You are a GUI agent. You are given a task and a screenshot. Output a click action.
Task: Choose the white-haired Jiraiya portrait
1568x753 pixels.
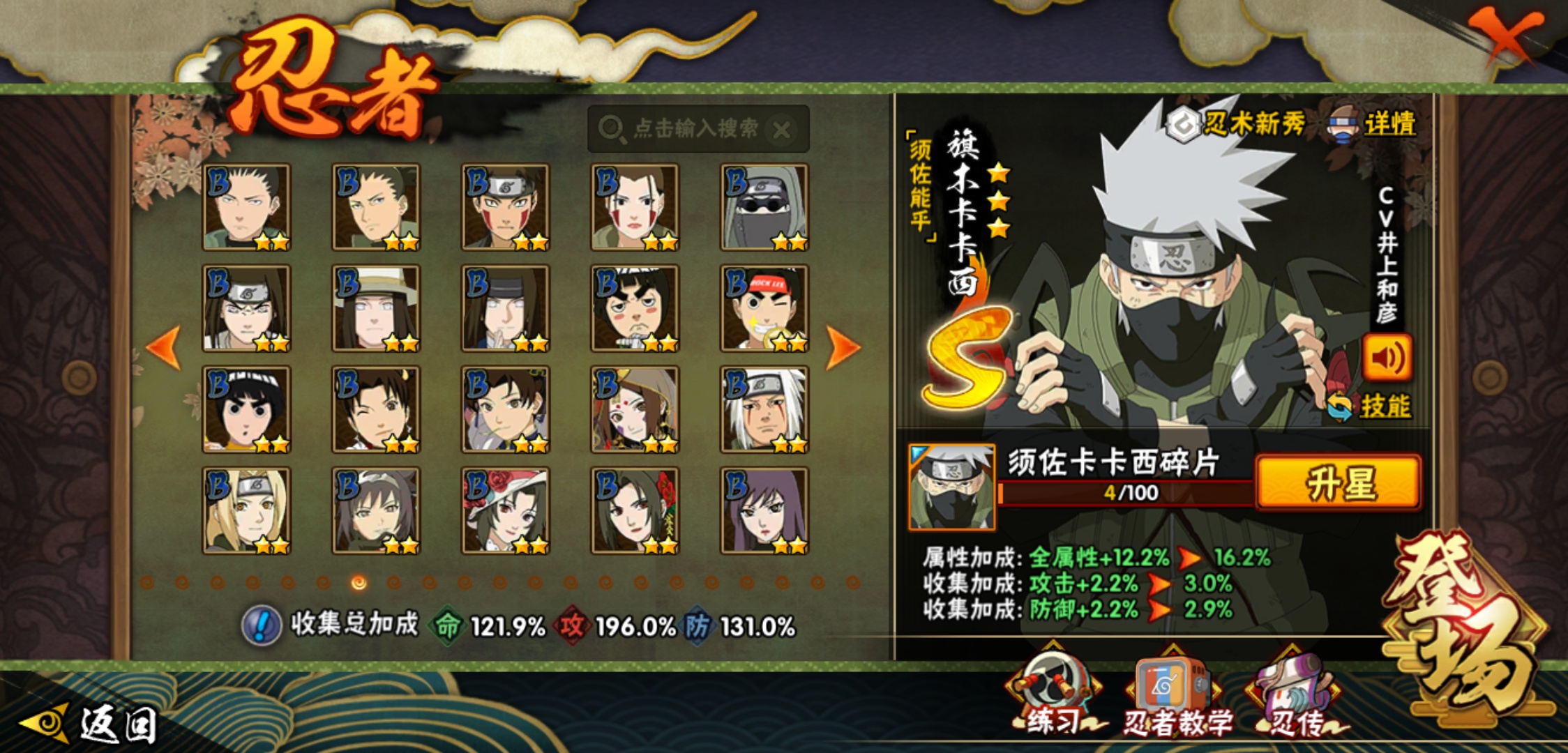pos(764,410)
